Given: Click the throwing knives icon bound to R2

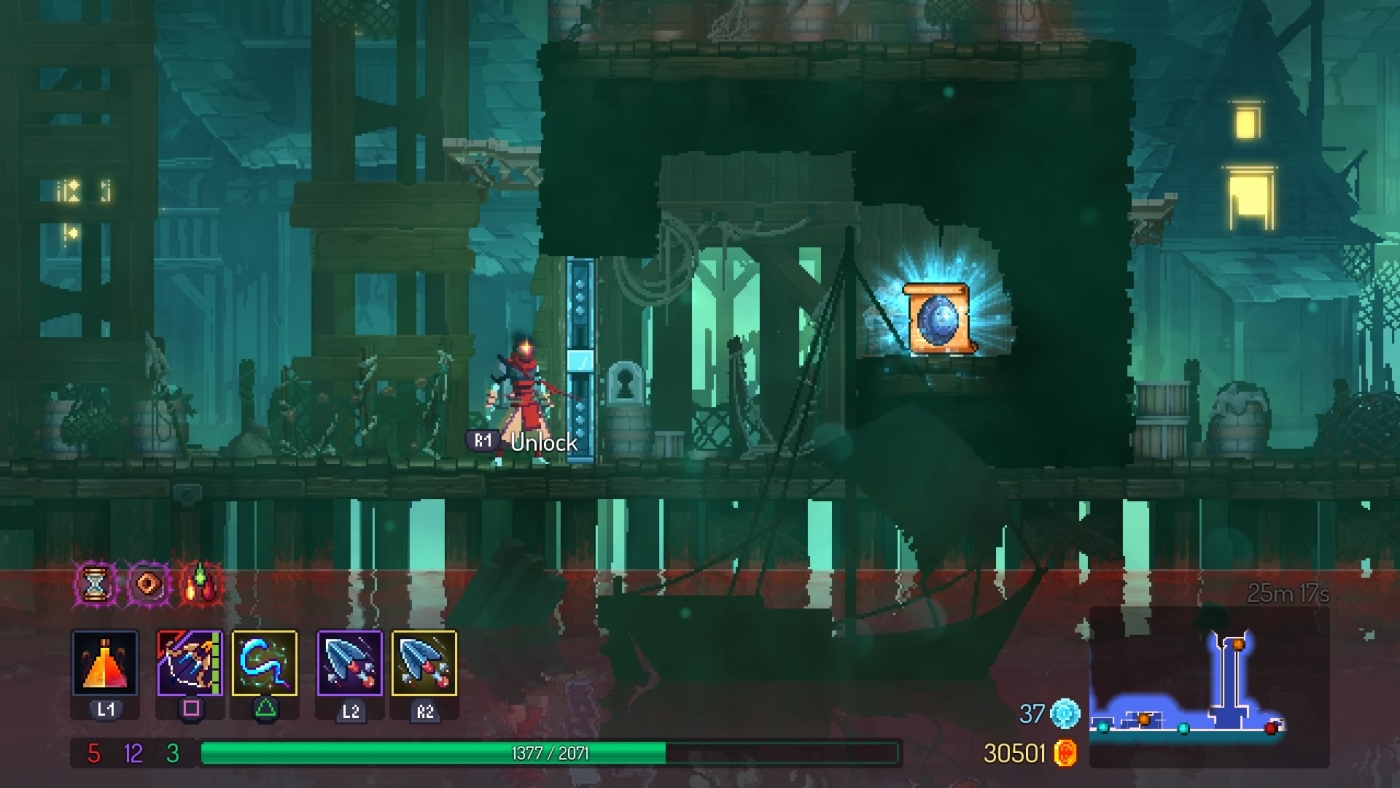Looking at the screenshot, I should [425, 665].
